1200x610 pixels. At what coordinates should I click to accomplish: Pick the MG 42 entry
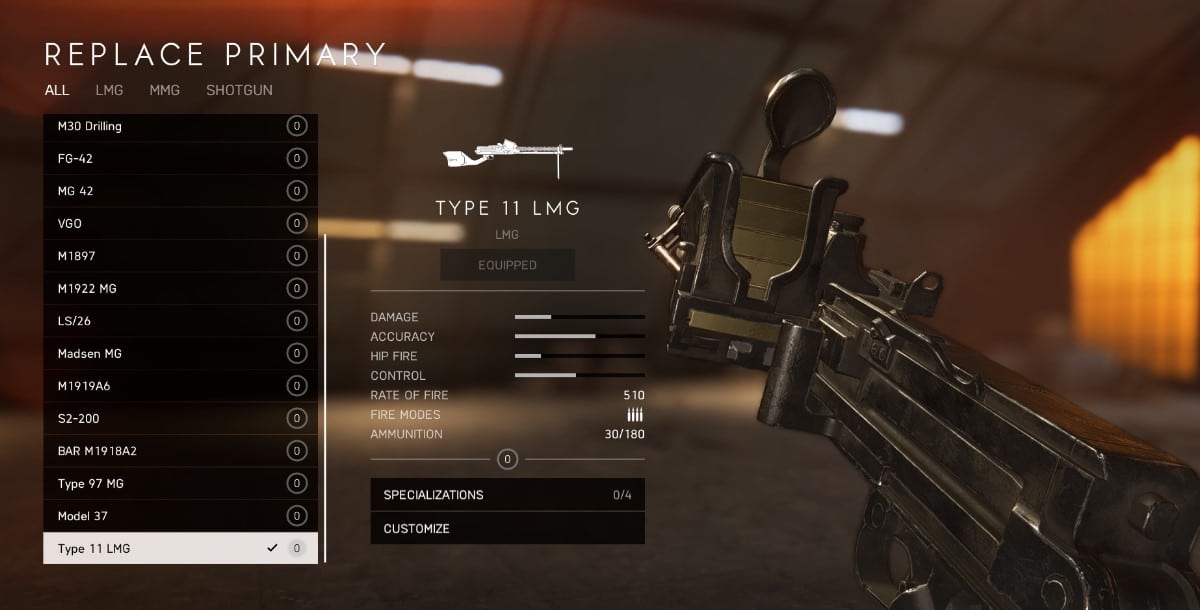[x=180, y=191]
